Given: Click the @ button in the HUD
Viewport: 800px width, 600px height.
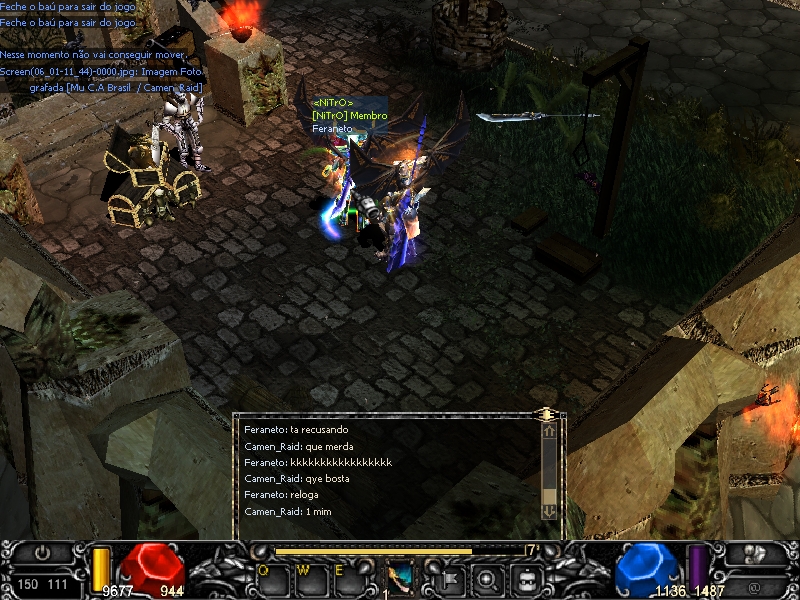Looking at the screenshot, I should pyautogui.click(x=756, y=582).
